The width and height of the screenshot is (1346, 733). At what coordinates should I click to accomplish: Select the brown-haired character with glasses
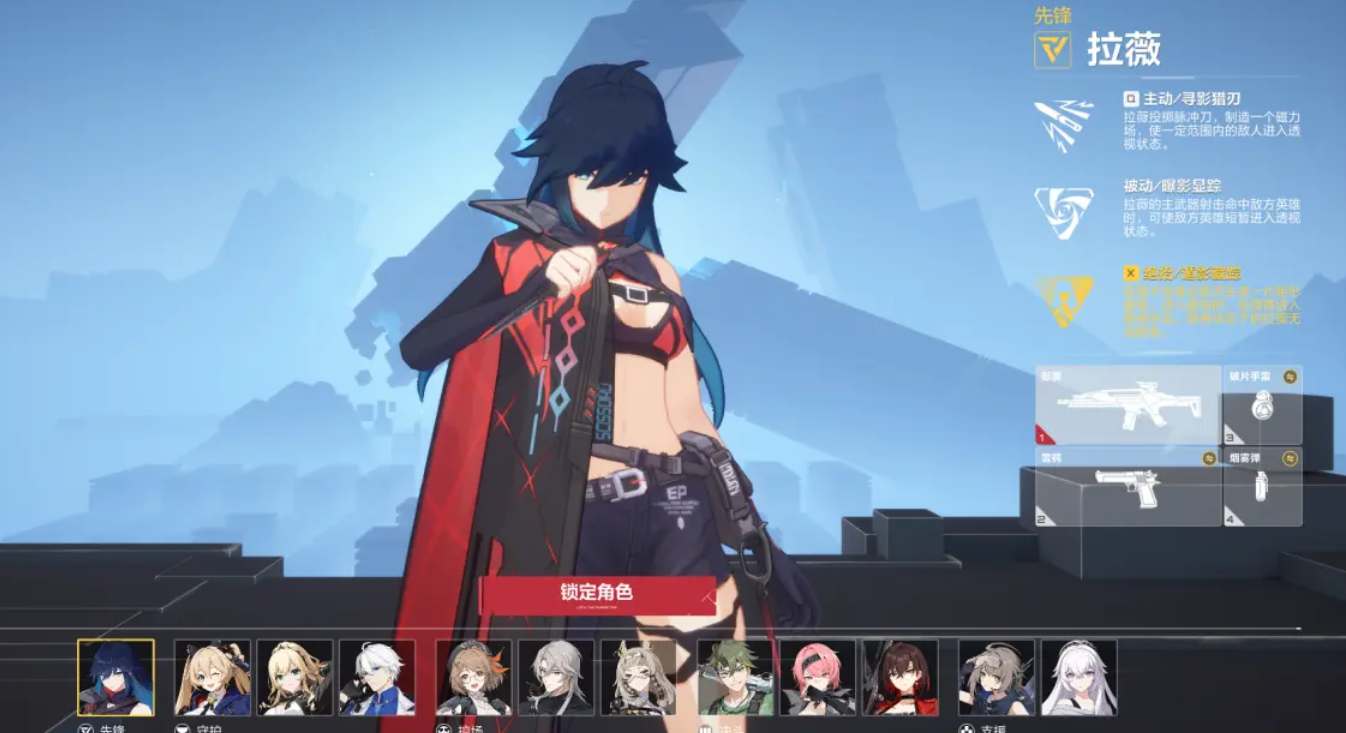(x=474, y=677)
